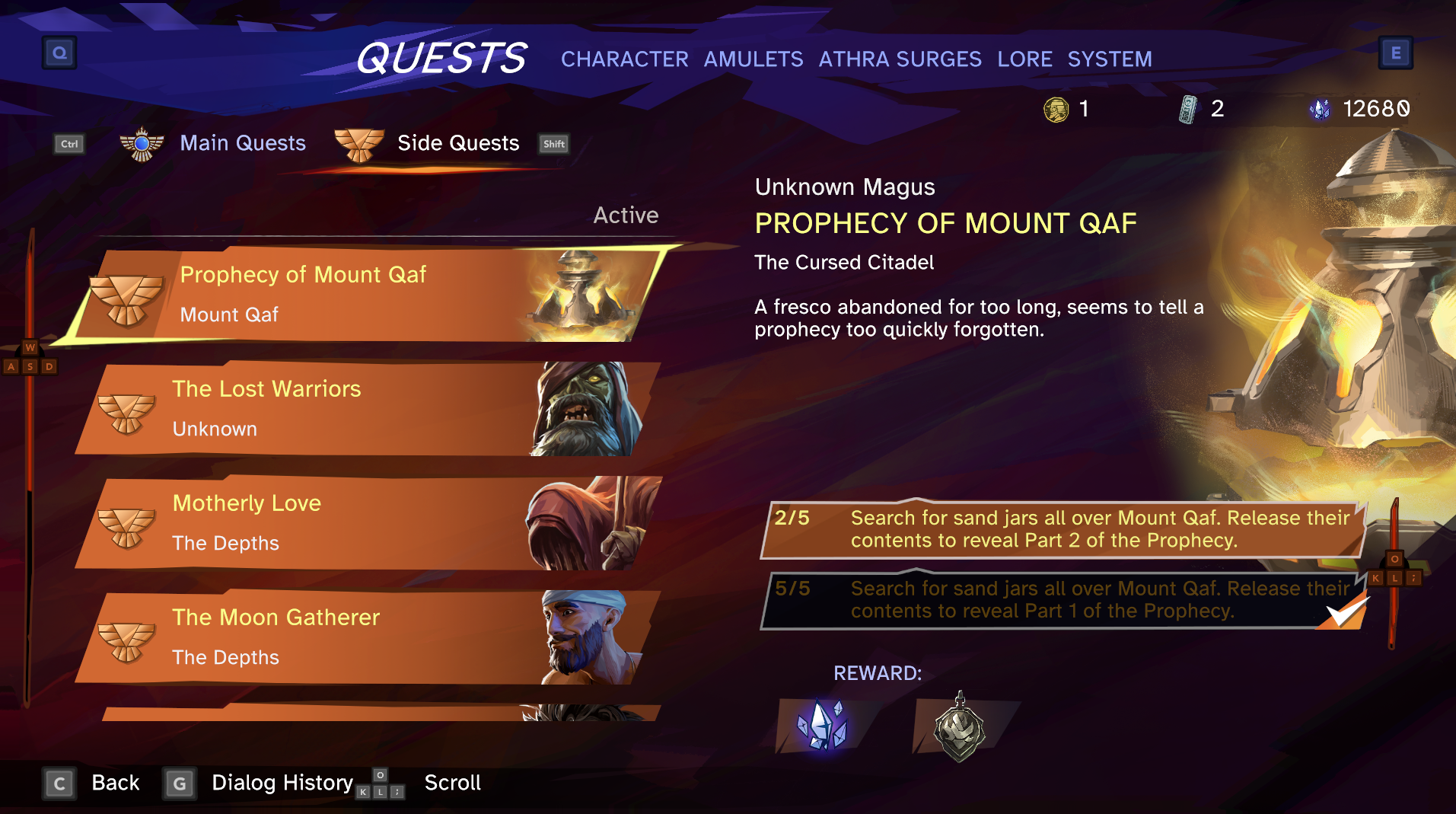The height and width of the screenshot is (814, 1456).
Task: Select The Lost Warriors quest entry
Action: (x=342, y=409)
